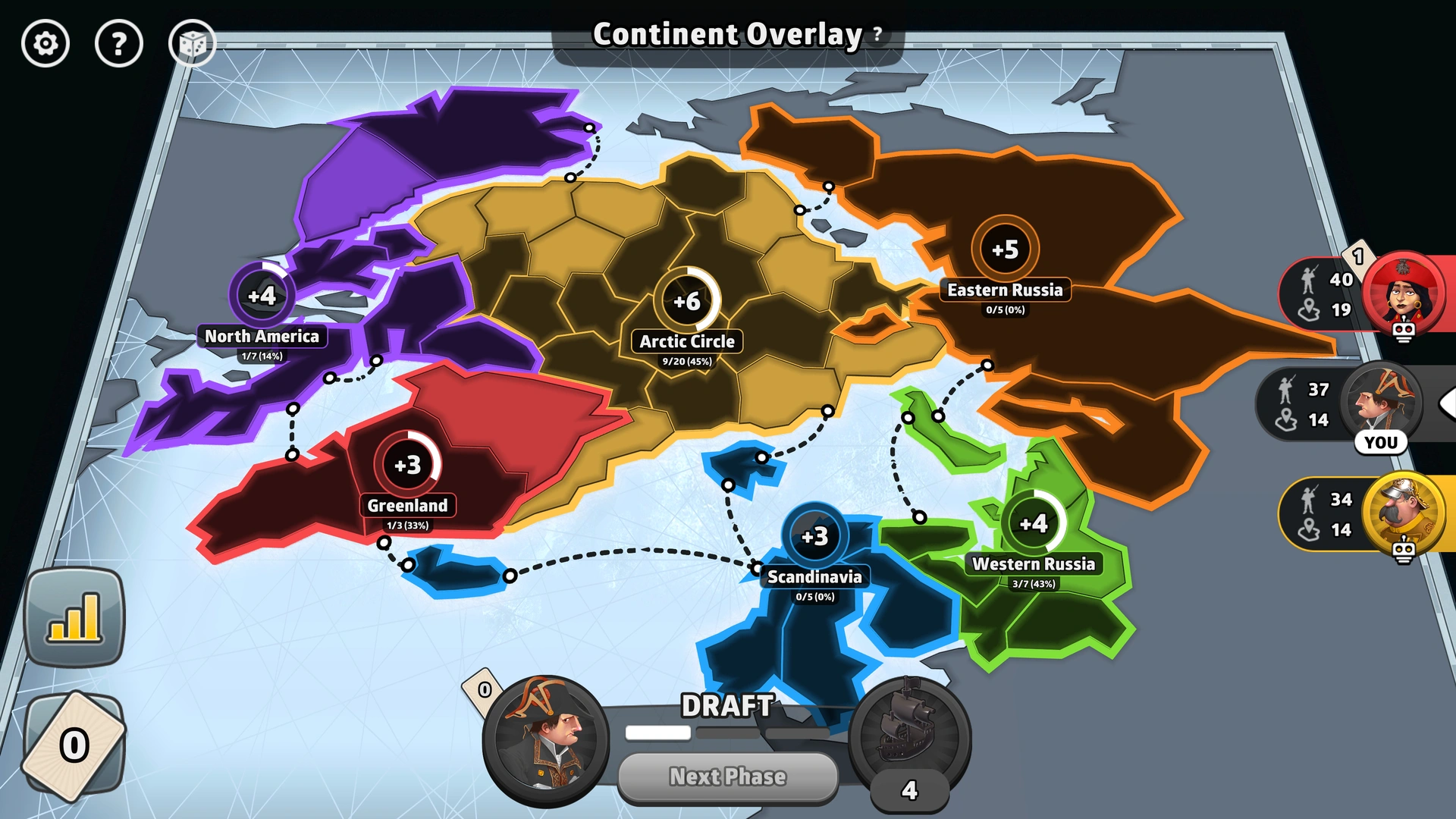The width and height of the screenshot is (1456, 819).
Task: Click the Continent Overlay question mark
Action: point(877,35)
